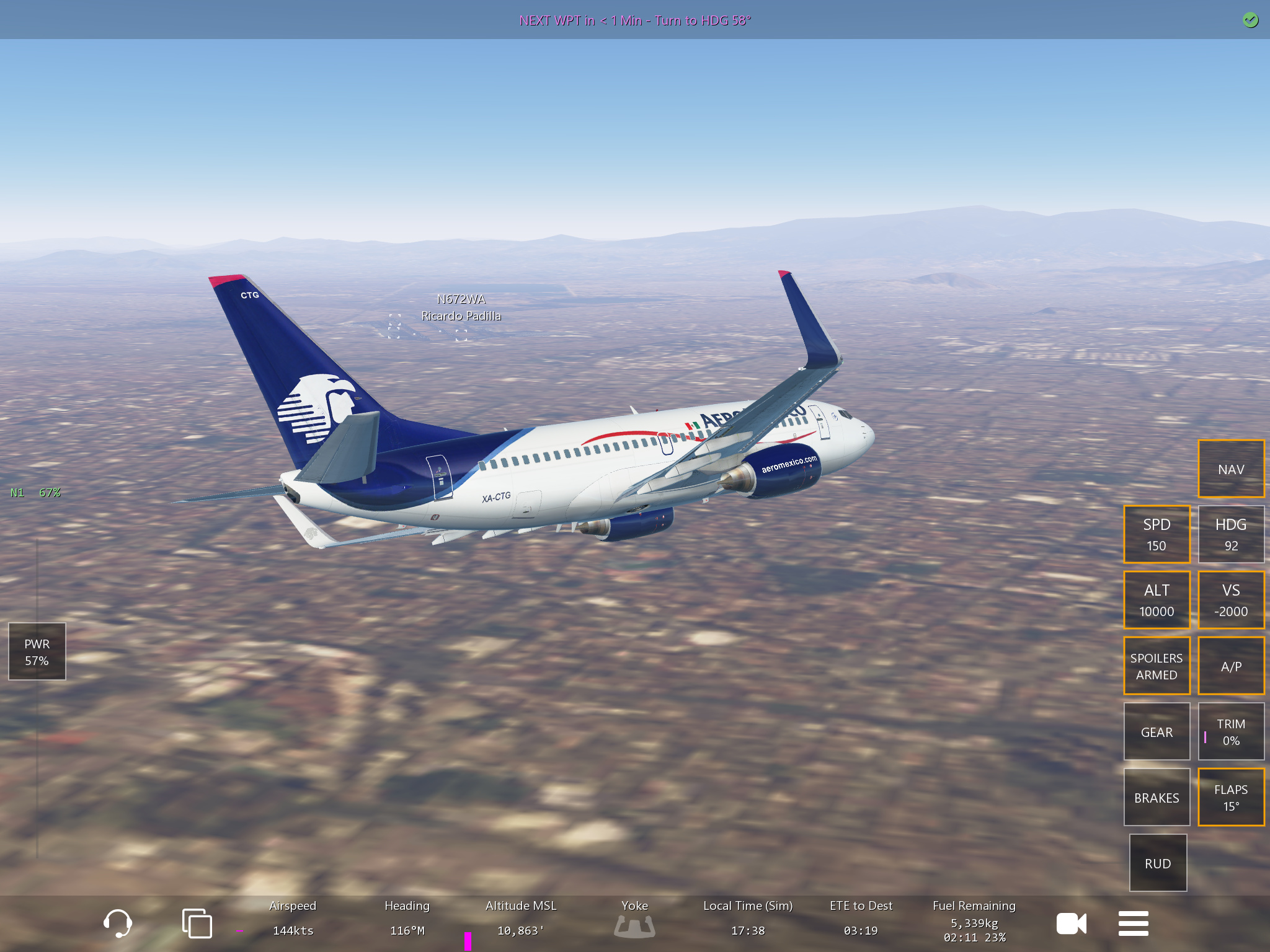Open the hamburger main menu
This screenshot has height=952, width=1270.
point(1133,923)
